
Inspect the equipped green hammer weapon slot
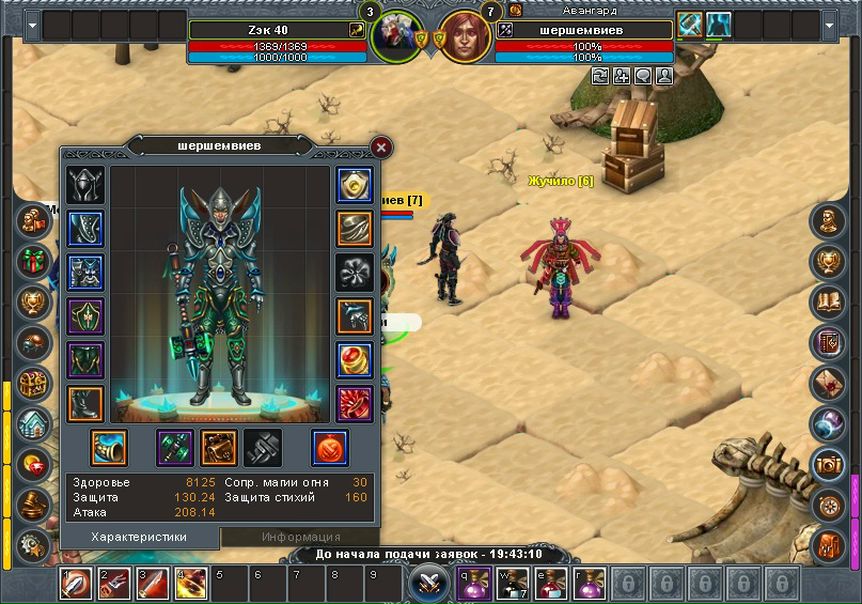(174, 447)
